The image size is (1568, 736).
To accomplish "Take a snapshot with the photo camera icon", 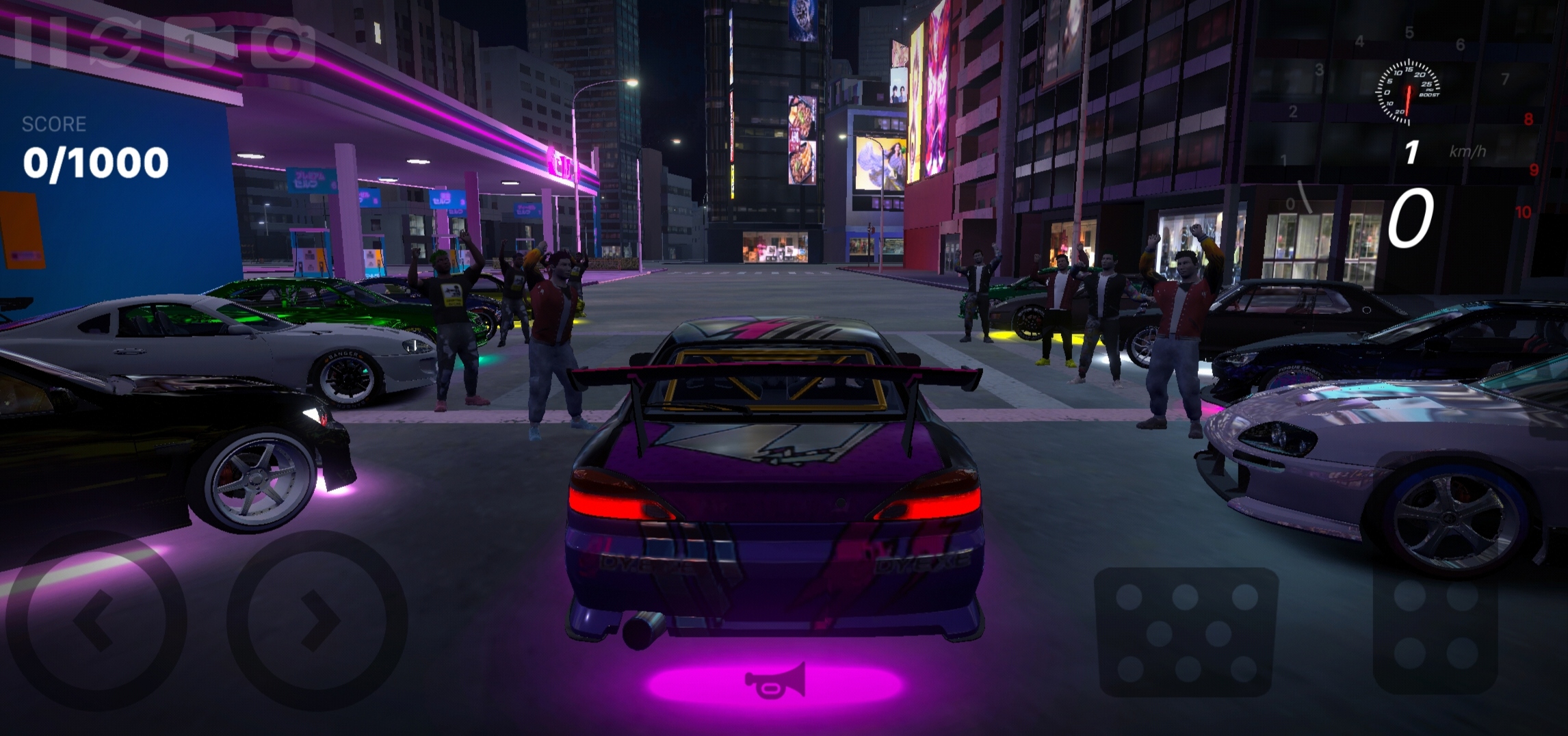I will click(x=283, y=42).
